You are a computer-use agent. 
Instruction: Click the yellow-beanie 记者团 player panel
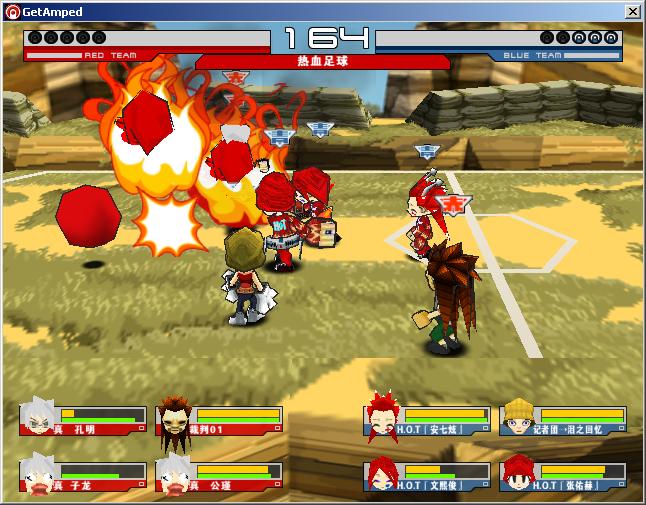563,420
